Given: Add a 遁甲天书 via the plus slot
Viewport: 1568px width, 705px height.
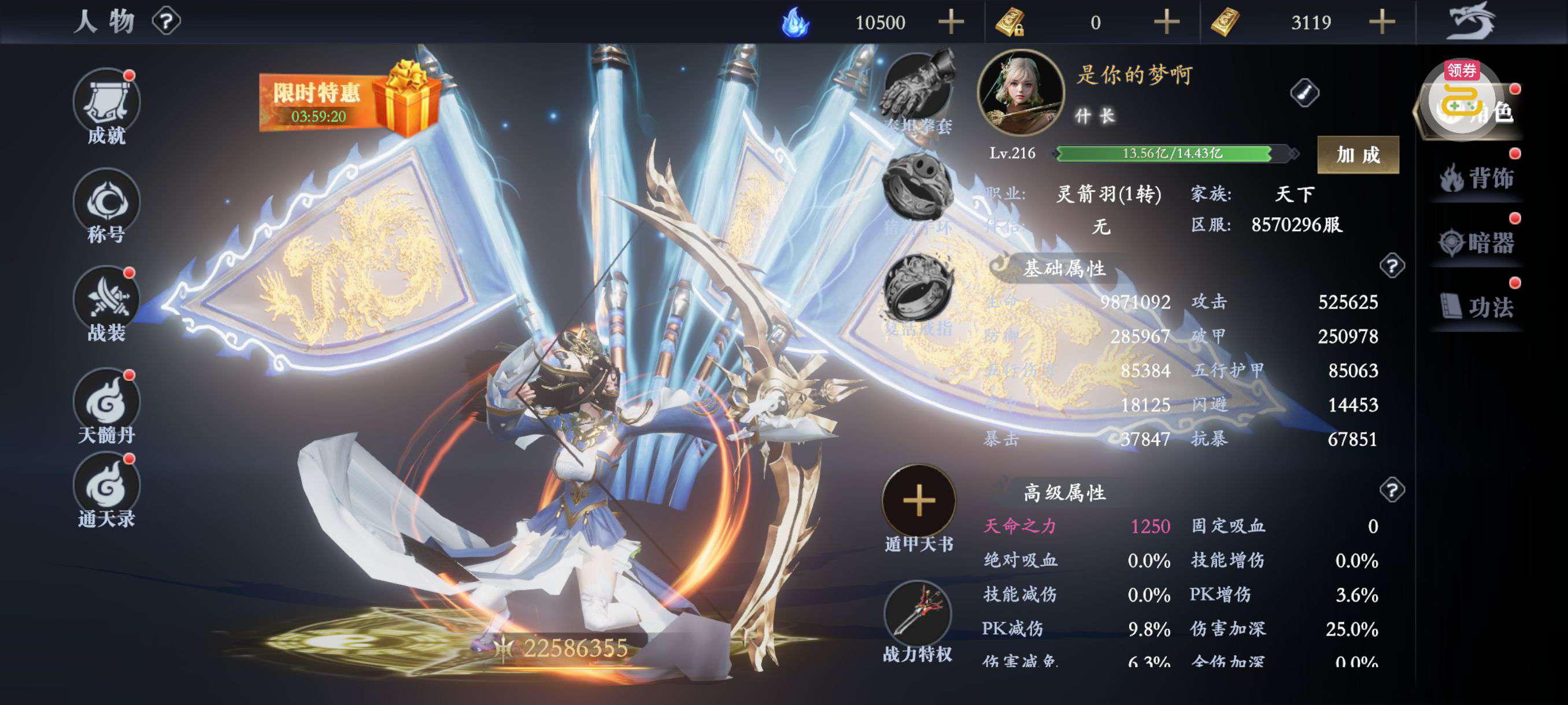Looking at the screenshot, I should tap(919, 500).
